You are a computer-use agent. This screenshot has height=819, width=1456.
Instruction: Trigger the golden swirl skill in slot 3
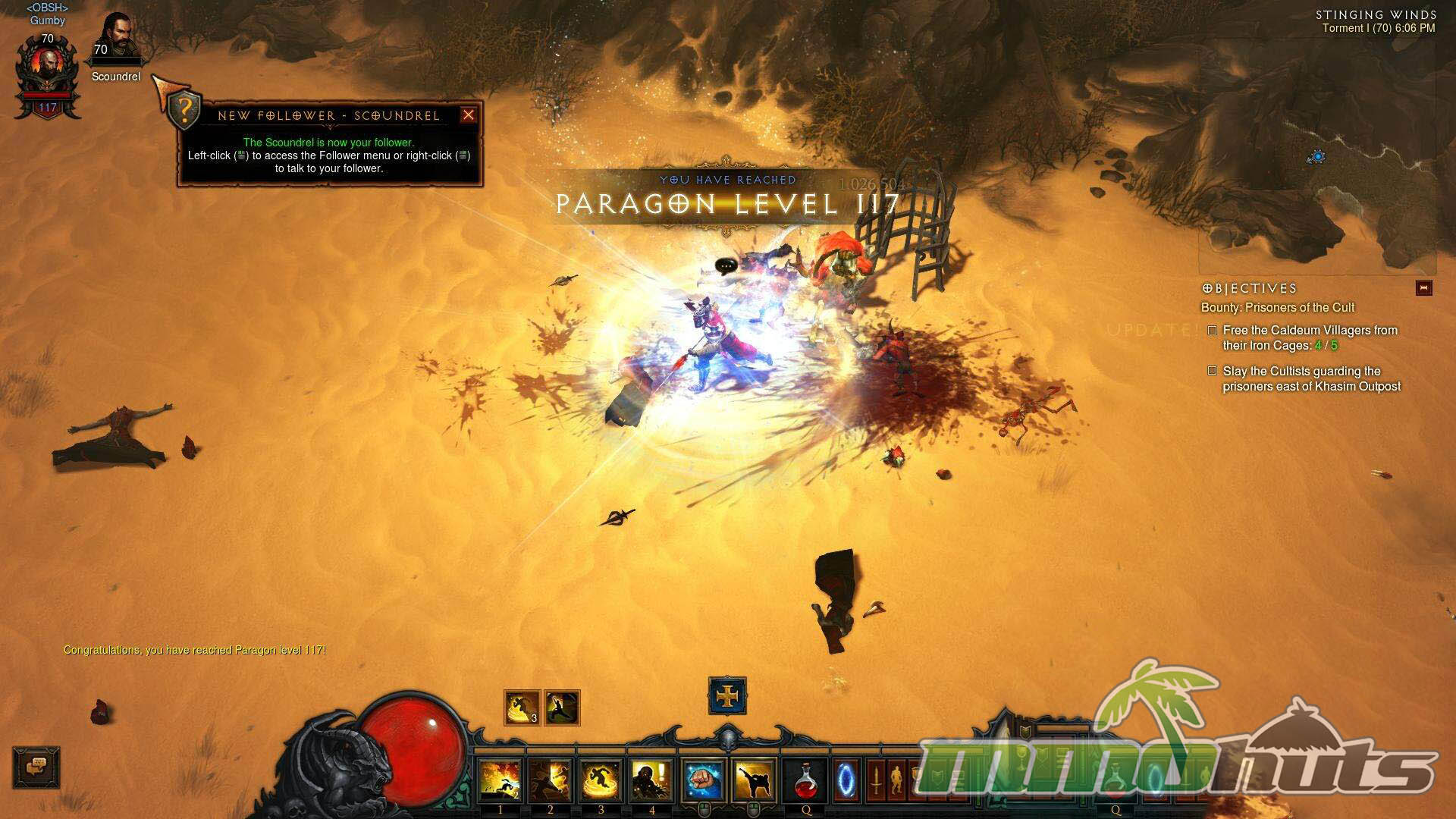(601, 781)
